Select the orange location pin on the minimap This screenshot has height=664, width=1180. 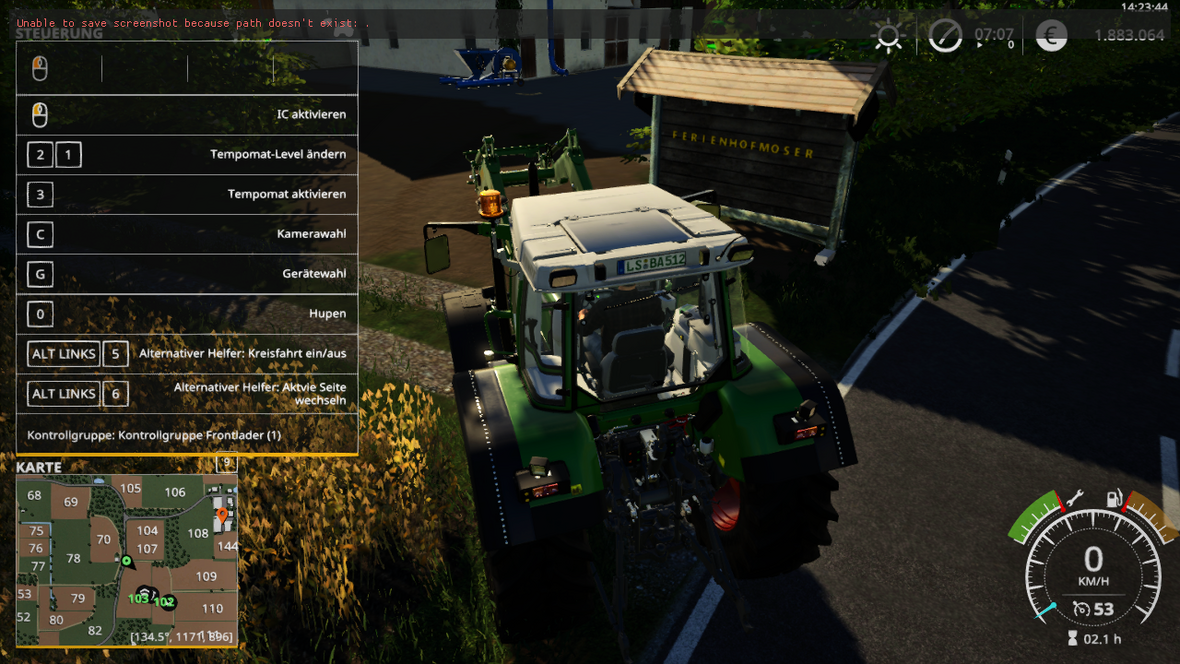pyautogui.click(x=222, y=517)
